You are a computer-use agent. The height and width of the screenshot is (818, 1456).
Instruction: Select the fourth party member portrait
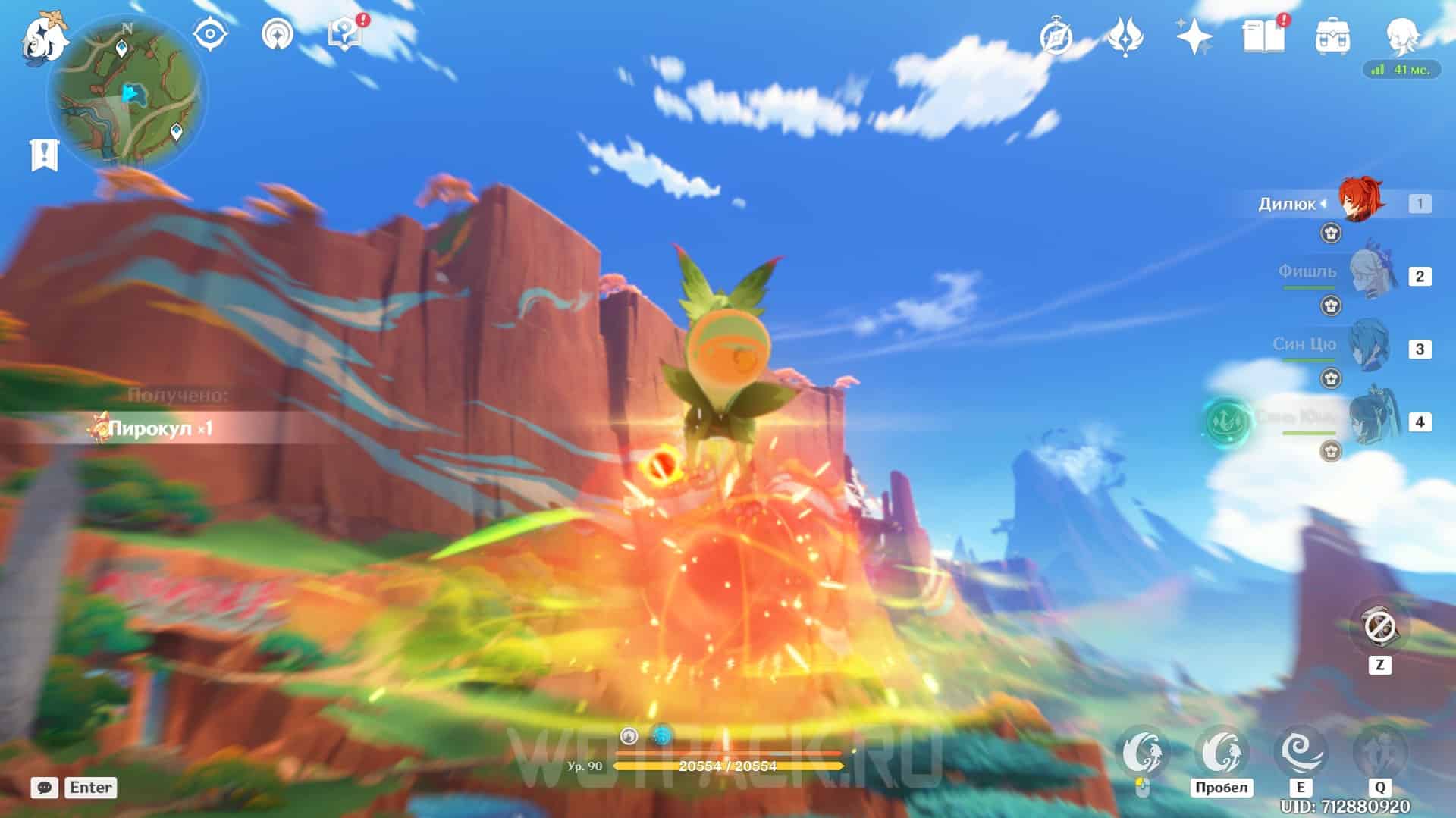point(1370,419)
